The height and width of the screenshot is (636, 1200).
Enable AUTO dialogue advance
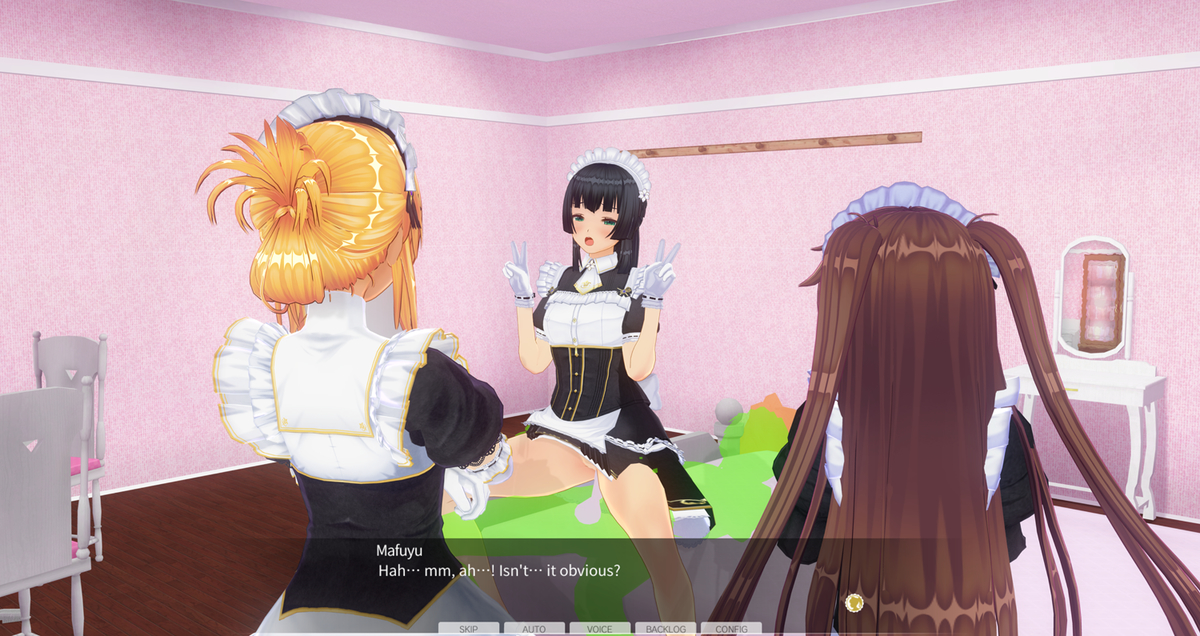[534, 629]
